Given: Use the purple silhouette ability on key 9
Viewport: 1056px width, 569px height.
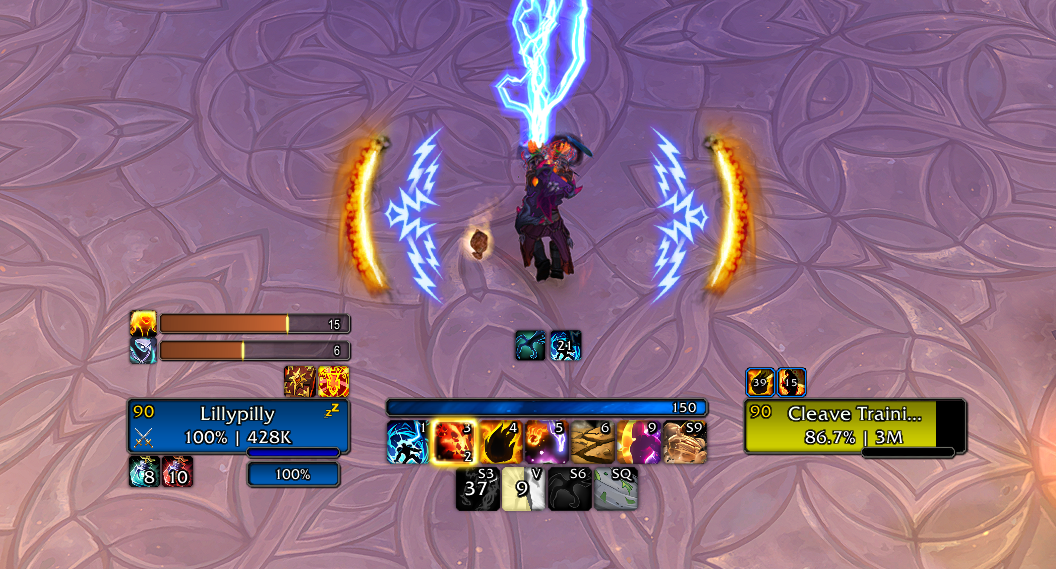Looking at the screenshot, I should (638, 442).
